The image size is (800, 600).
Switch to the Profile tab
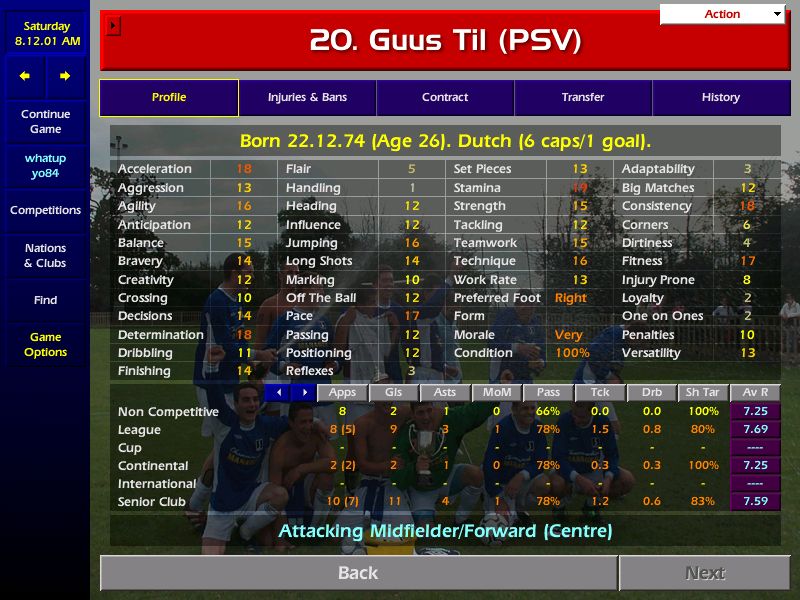[x=169, y=98]
